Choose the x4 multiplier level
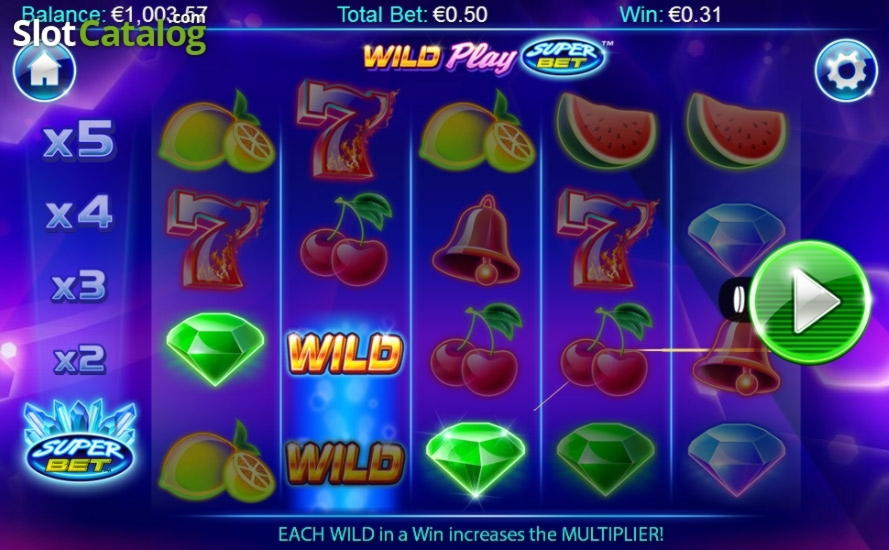 point(80,213)
